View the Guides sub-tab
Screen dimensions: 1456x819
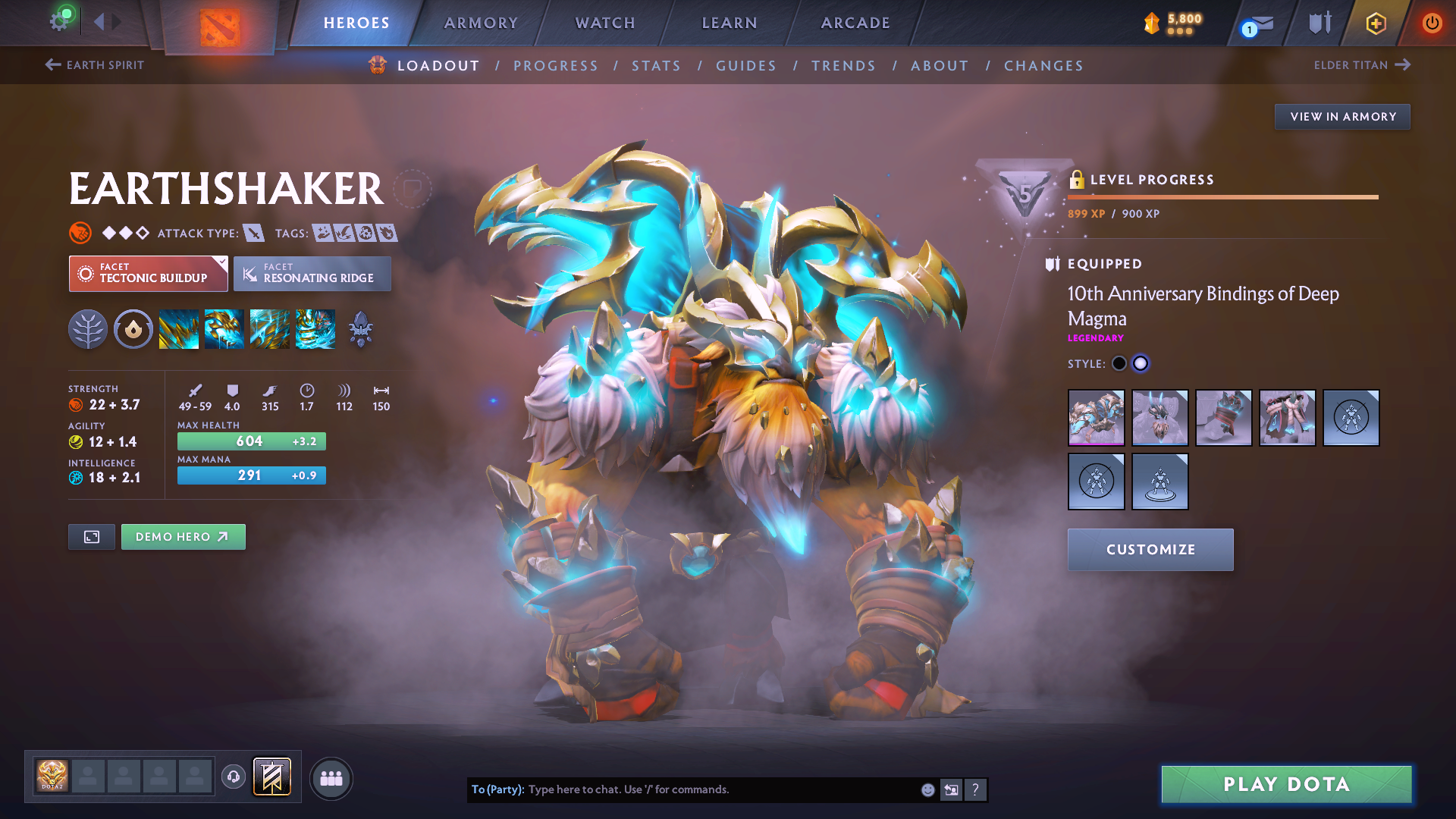(x=746, y=66)
